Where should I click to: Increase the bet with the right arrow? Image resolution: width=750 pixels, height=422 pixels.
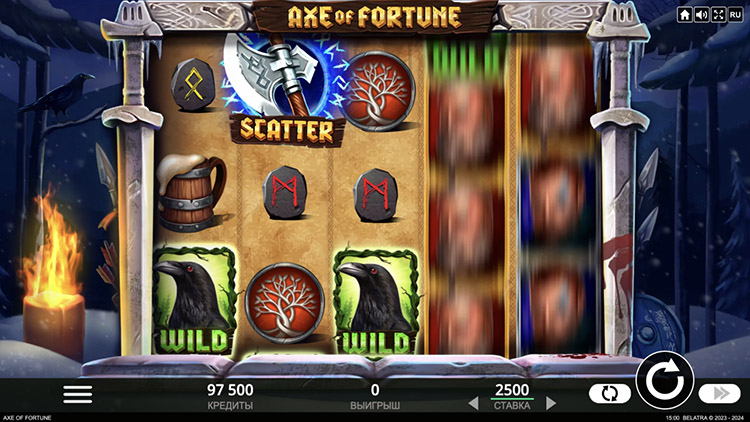551,403
